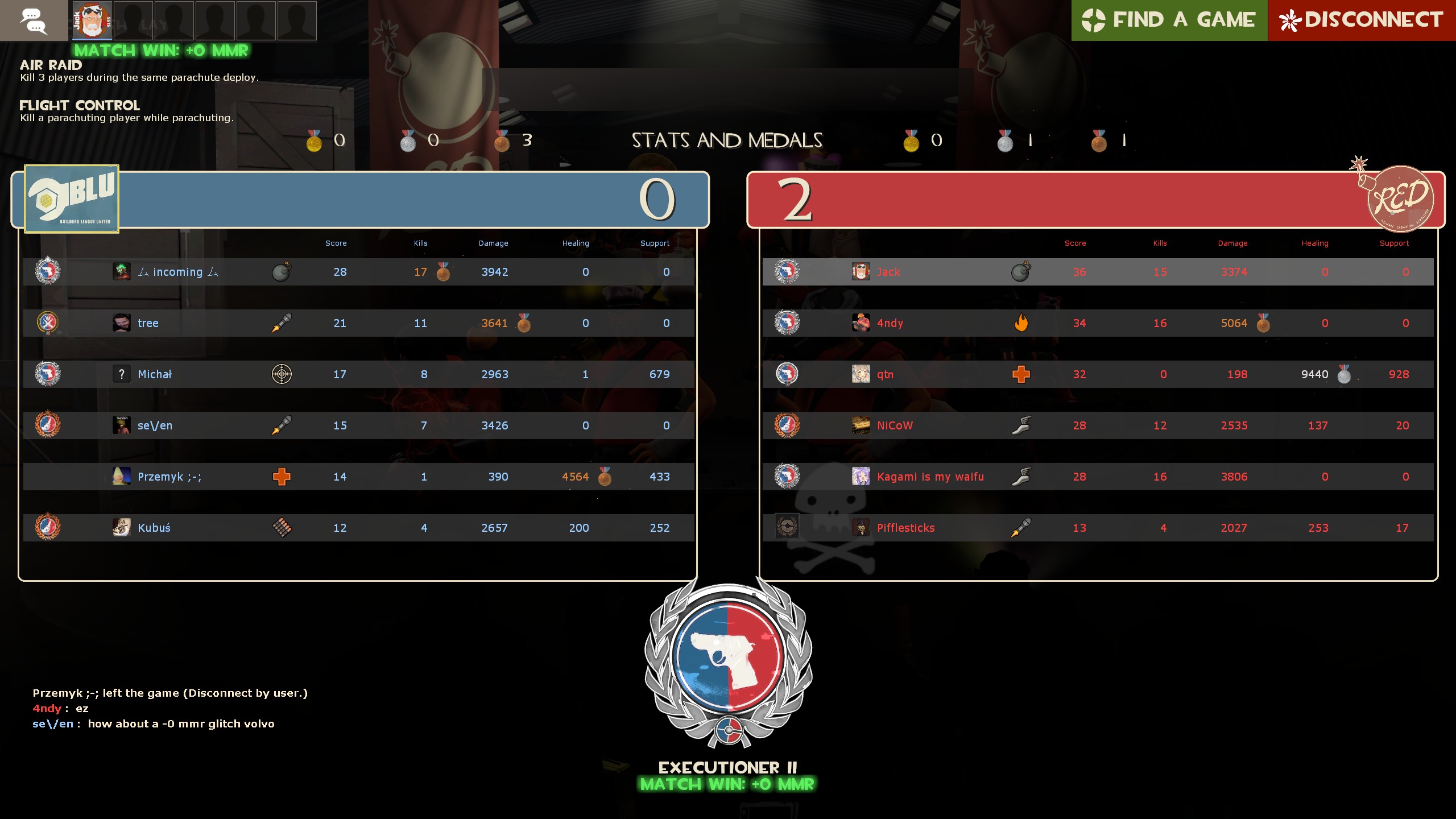Click the Soldier rocket icon beside tree
The image size is (1456, 819).
tap(282, 322)
